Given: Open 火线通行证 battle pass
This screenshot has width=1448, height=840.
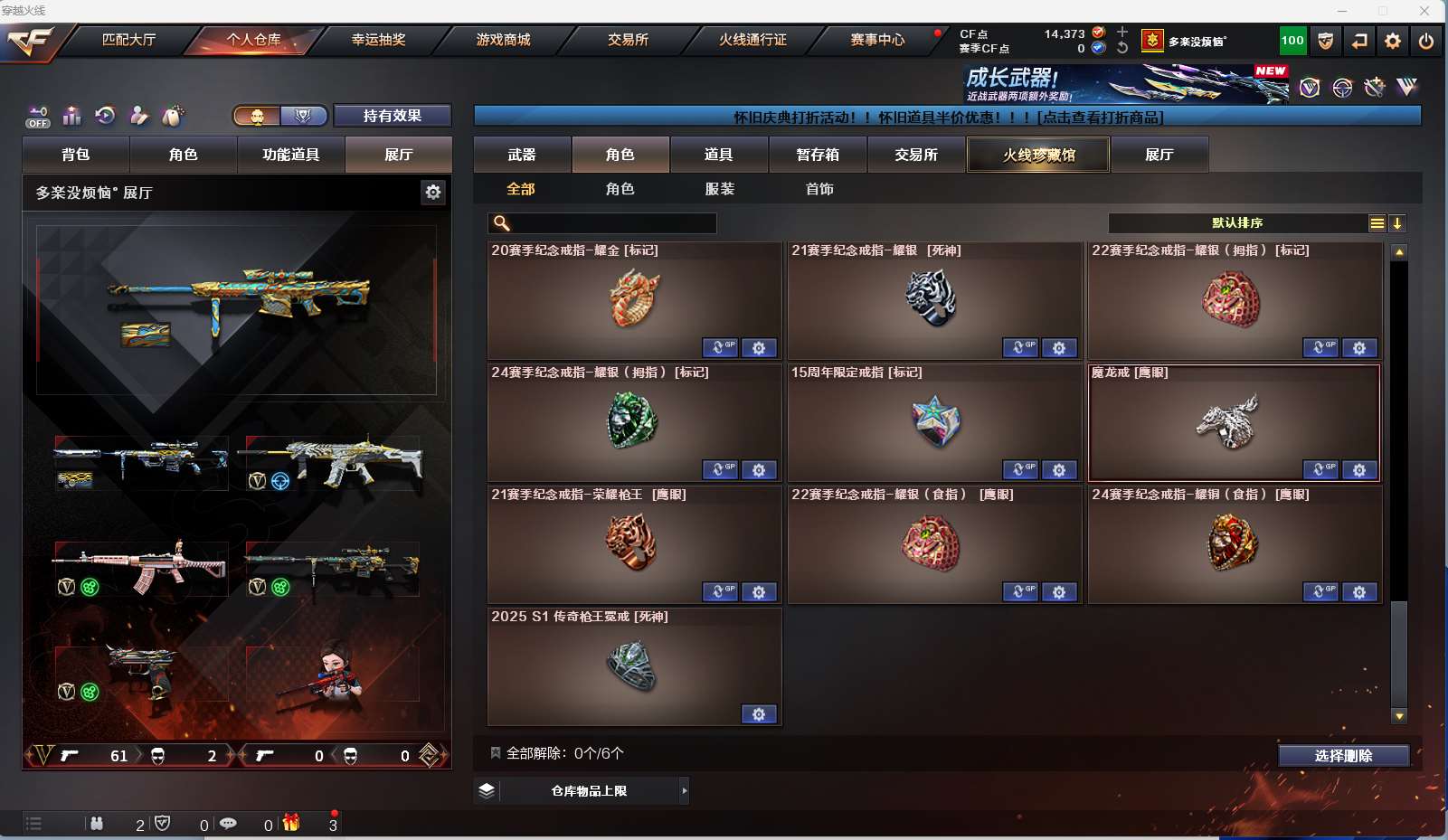Looking at the screenshot, I should click(752, 40).
